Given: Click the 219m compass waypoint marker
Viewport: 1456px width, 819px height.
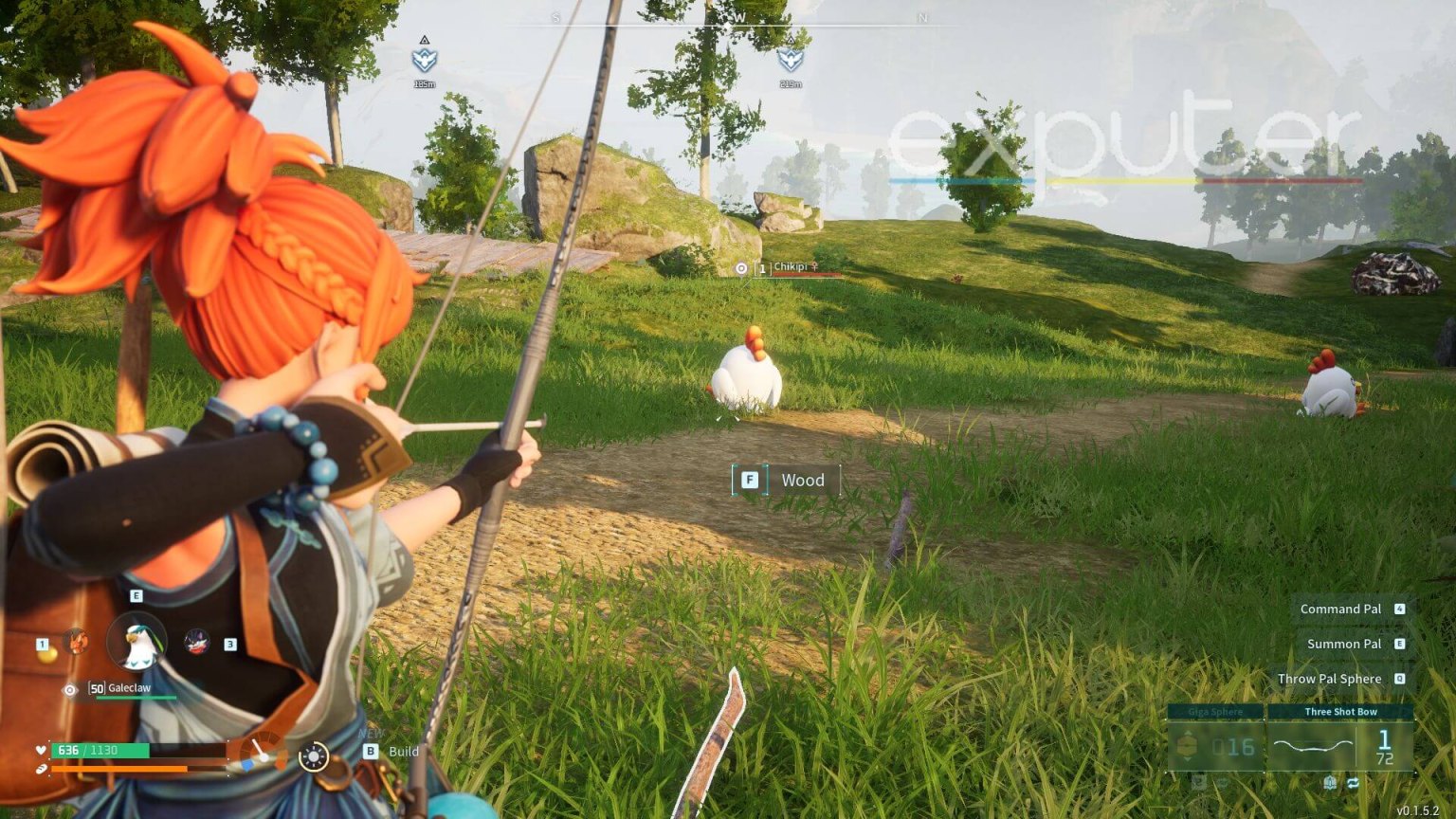Looking at the screenshot, I should tap(790, 59).
